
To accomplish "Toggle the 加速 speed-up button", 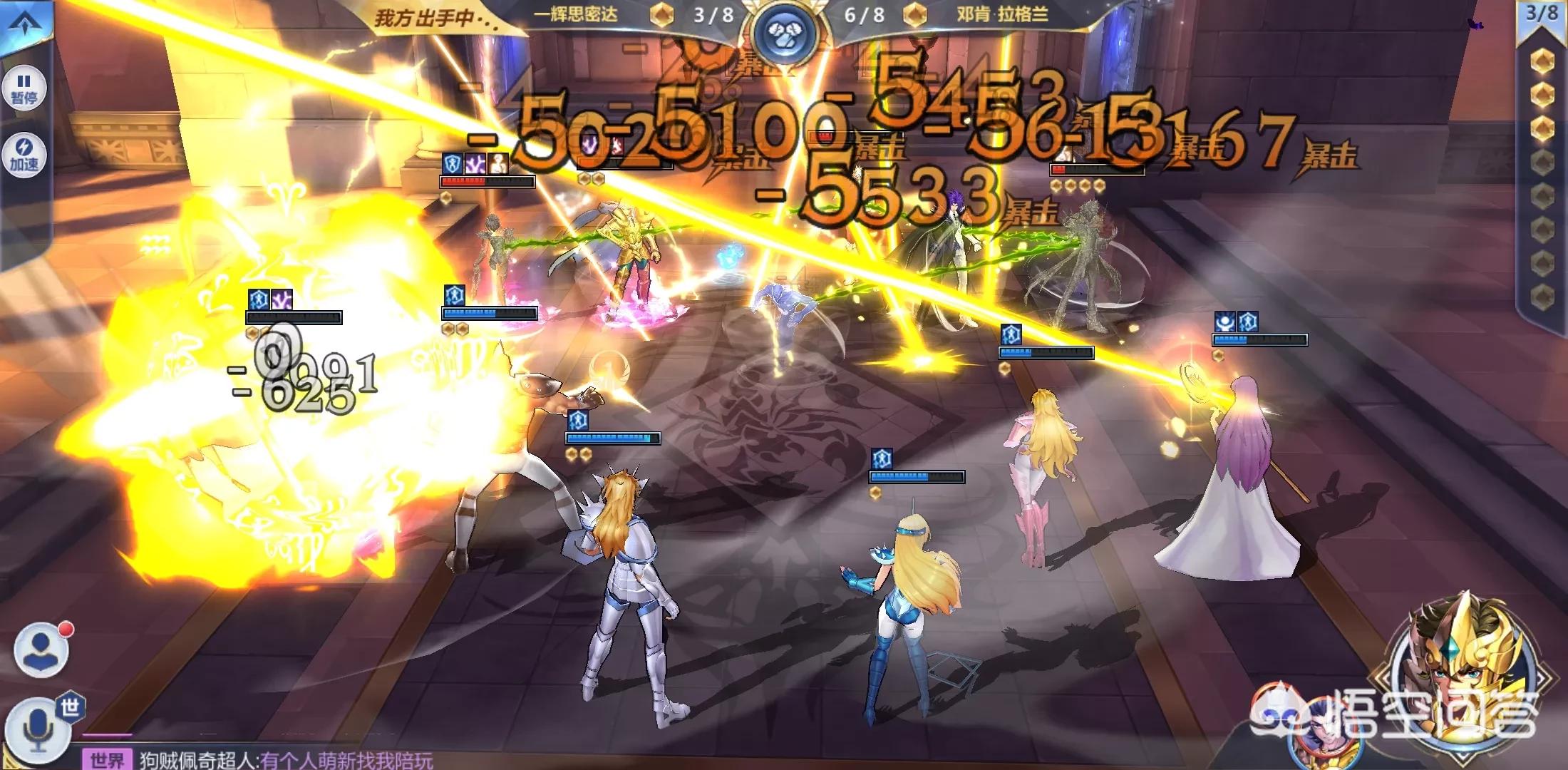I will pyautogui.click(x=24, y=155).
